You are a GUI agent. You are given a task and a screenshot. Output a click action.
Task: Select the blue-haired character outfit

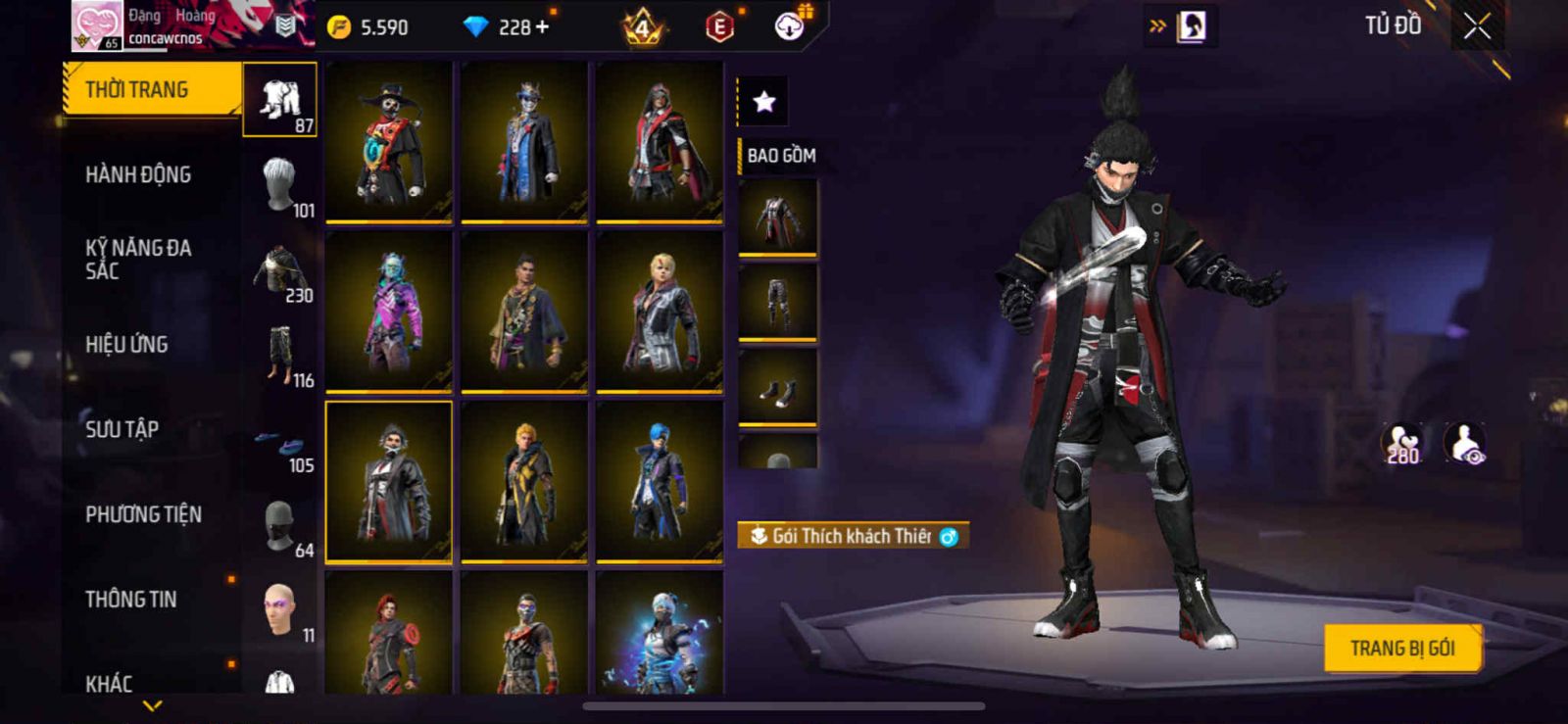pyautogui.click(x=660, y=481)
